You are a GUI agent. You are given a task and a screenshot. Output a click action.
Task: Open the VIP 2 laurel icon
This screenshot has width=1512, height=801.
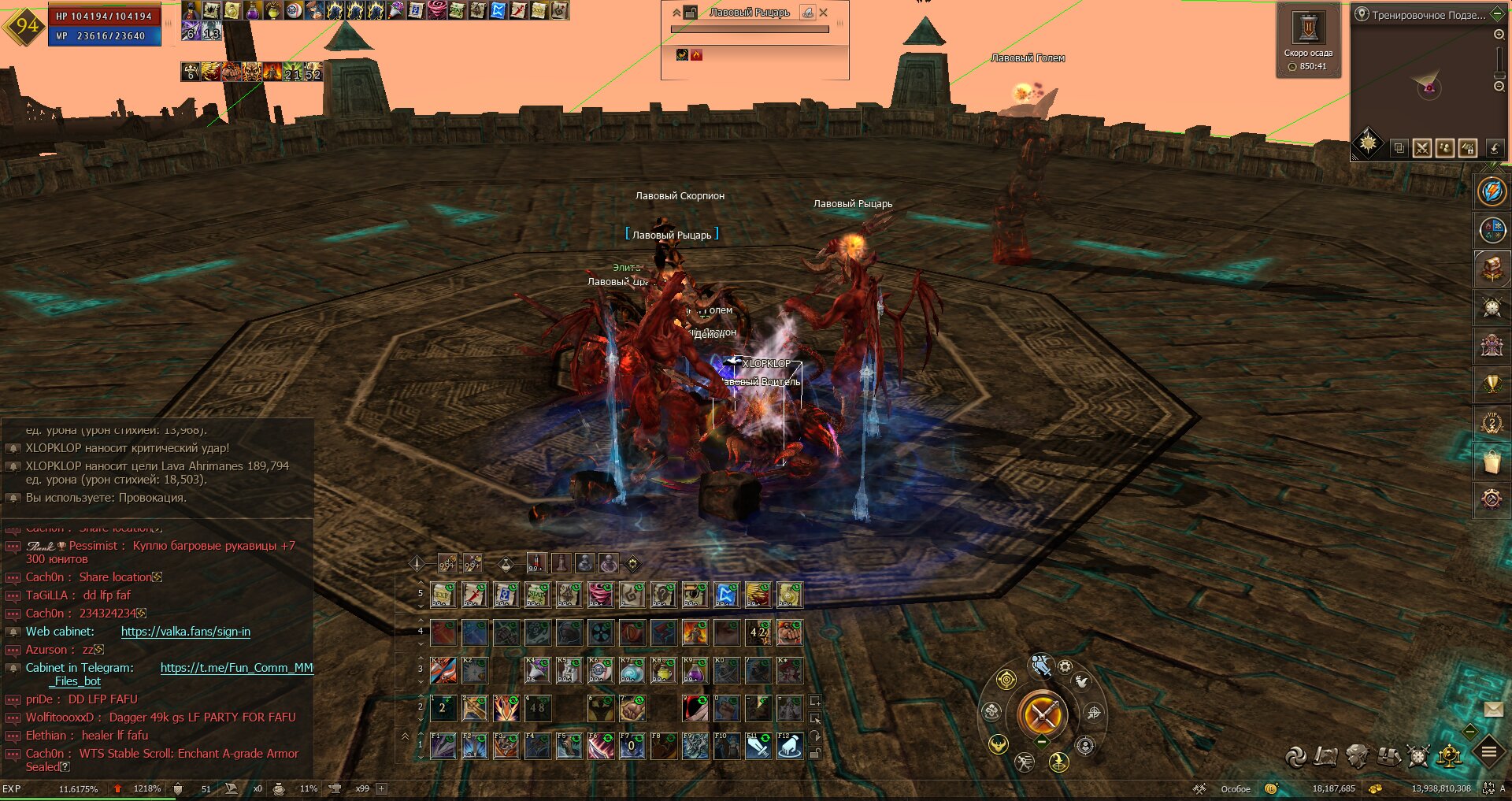pos(1492,423)
